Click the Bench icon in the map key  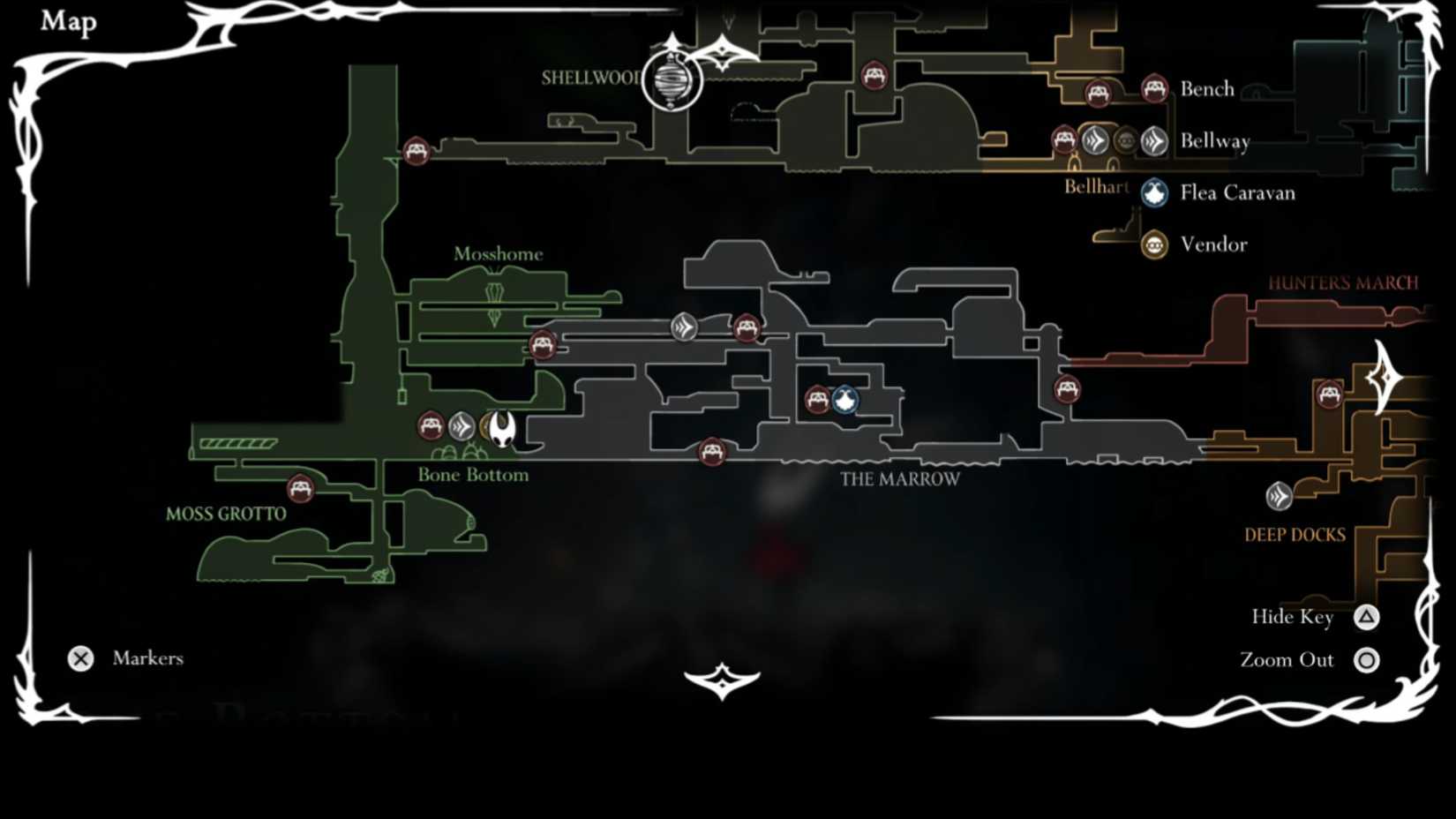[1156, 88]
